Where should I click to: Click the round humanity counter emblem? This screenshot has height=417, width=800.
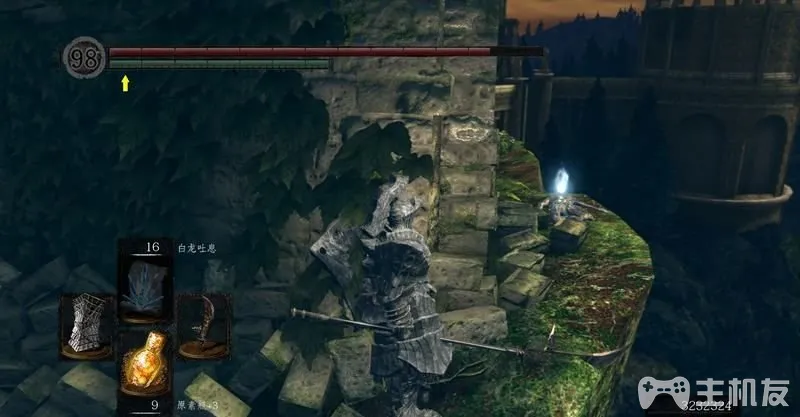(x=86, y=59)
